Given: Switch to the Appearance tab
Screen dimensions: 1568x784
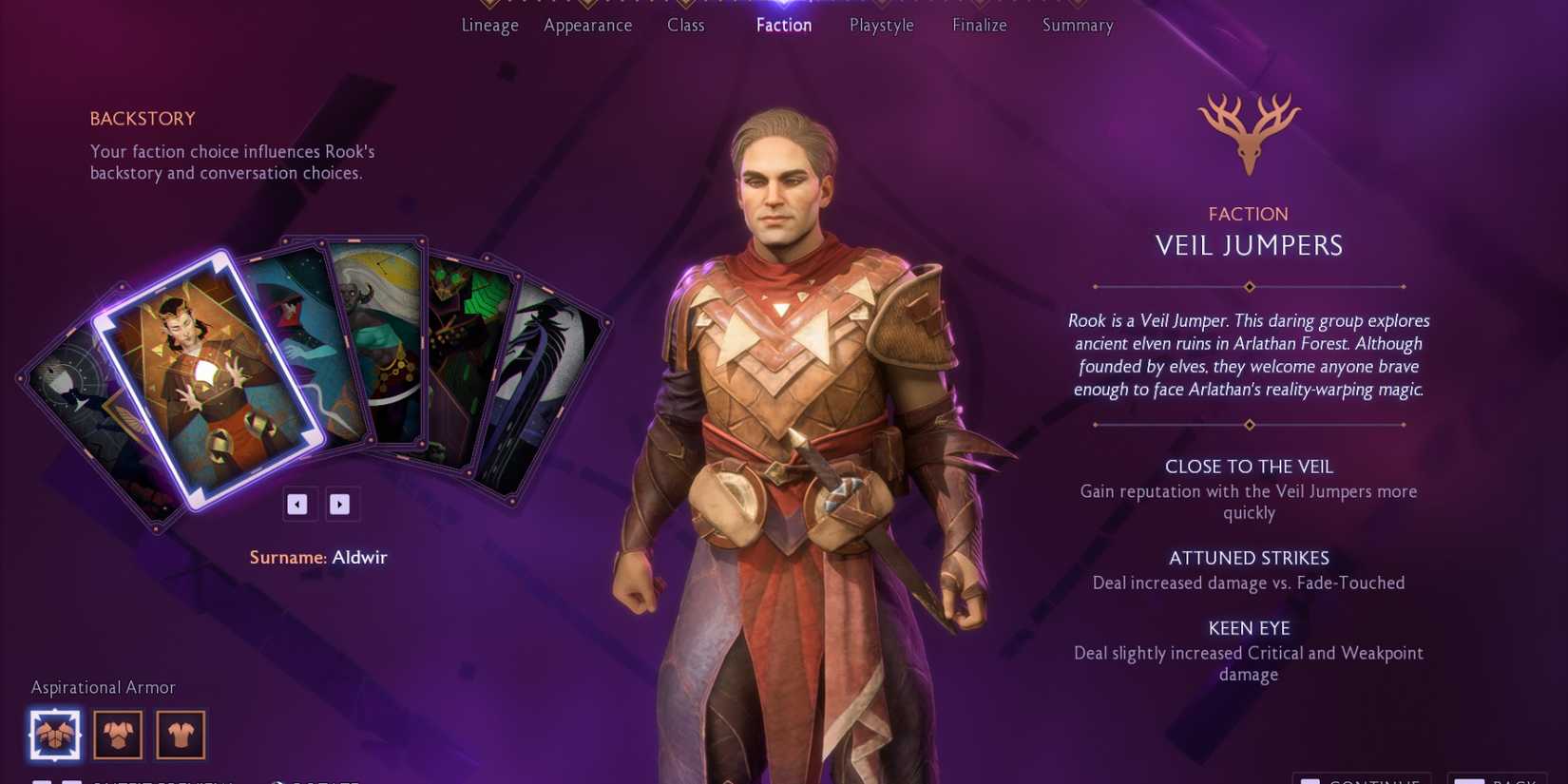Looking at the screenshot, I should click(x=587, y=26).
